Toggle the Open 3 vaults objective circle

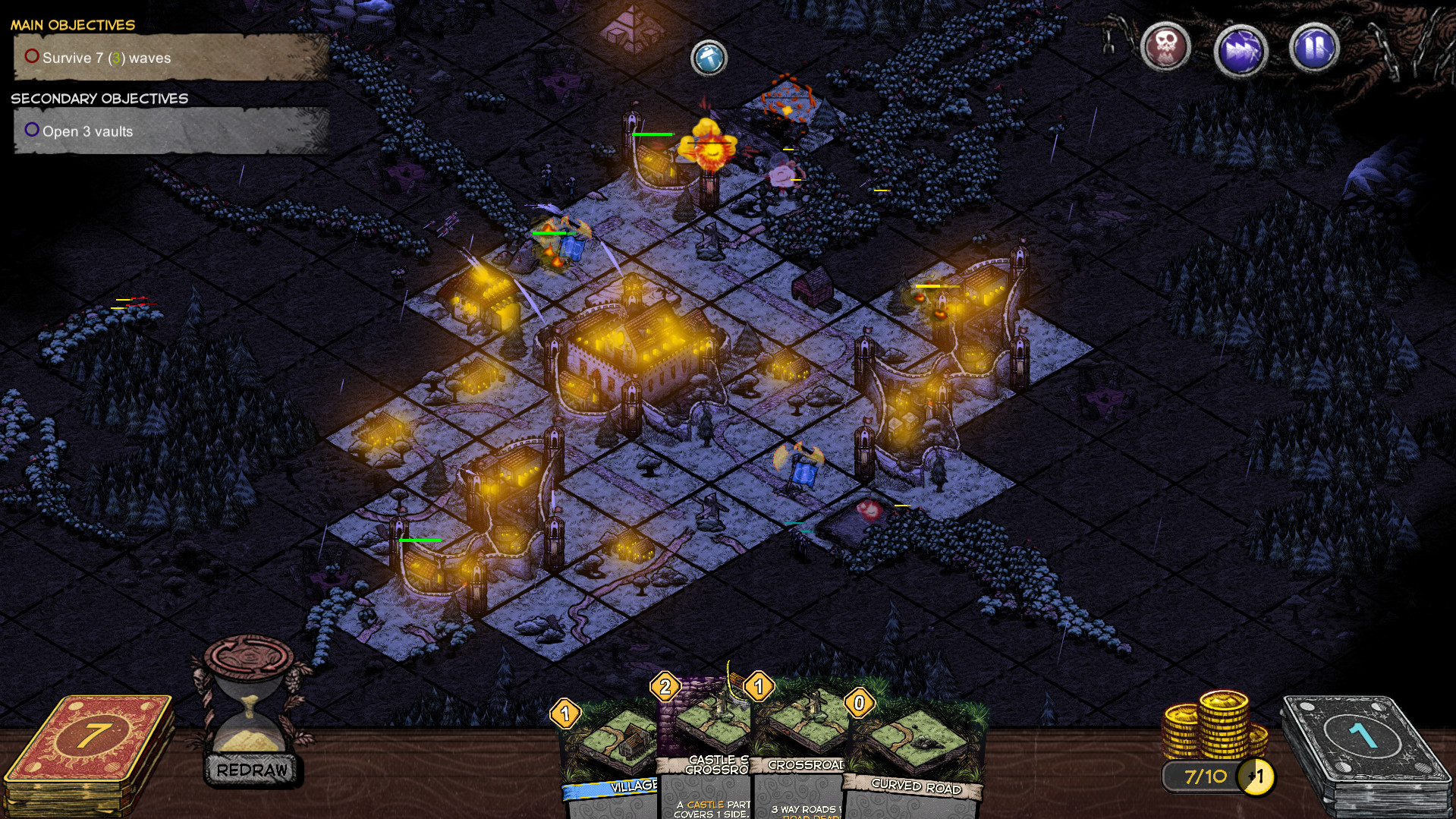[x=31, y=130]
